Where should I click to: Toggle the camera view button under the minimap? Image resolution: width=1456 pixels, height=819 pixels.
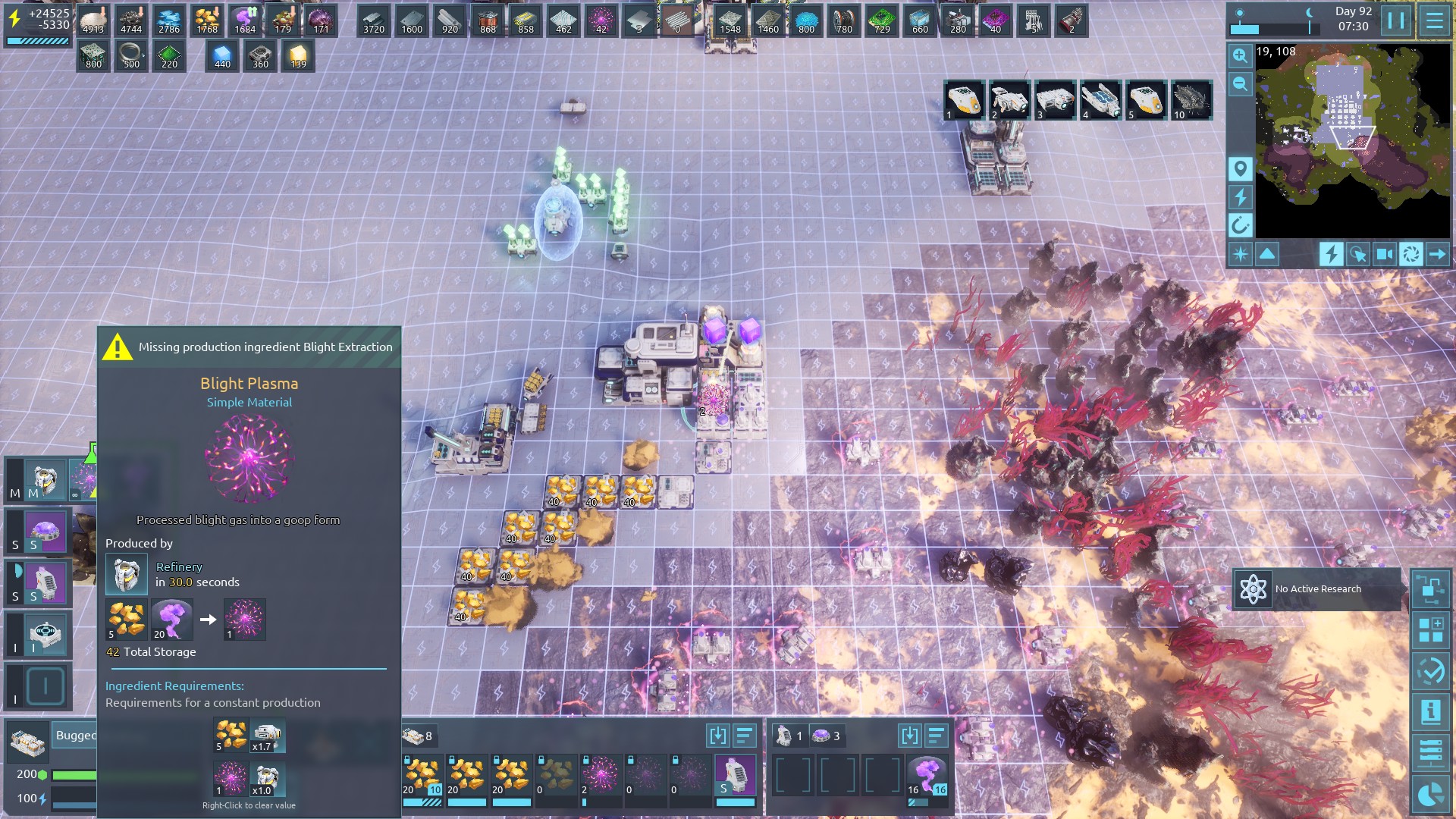(1384, 254)
